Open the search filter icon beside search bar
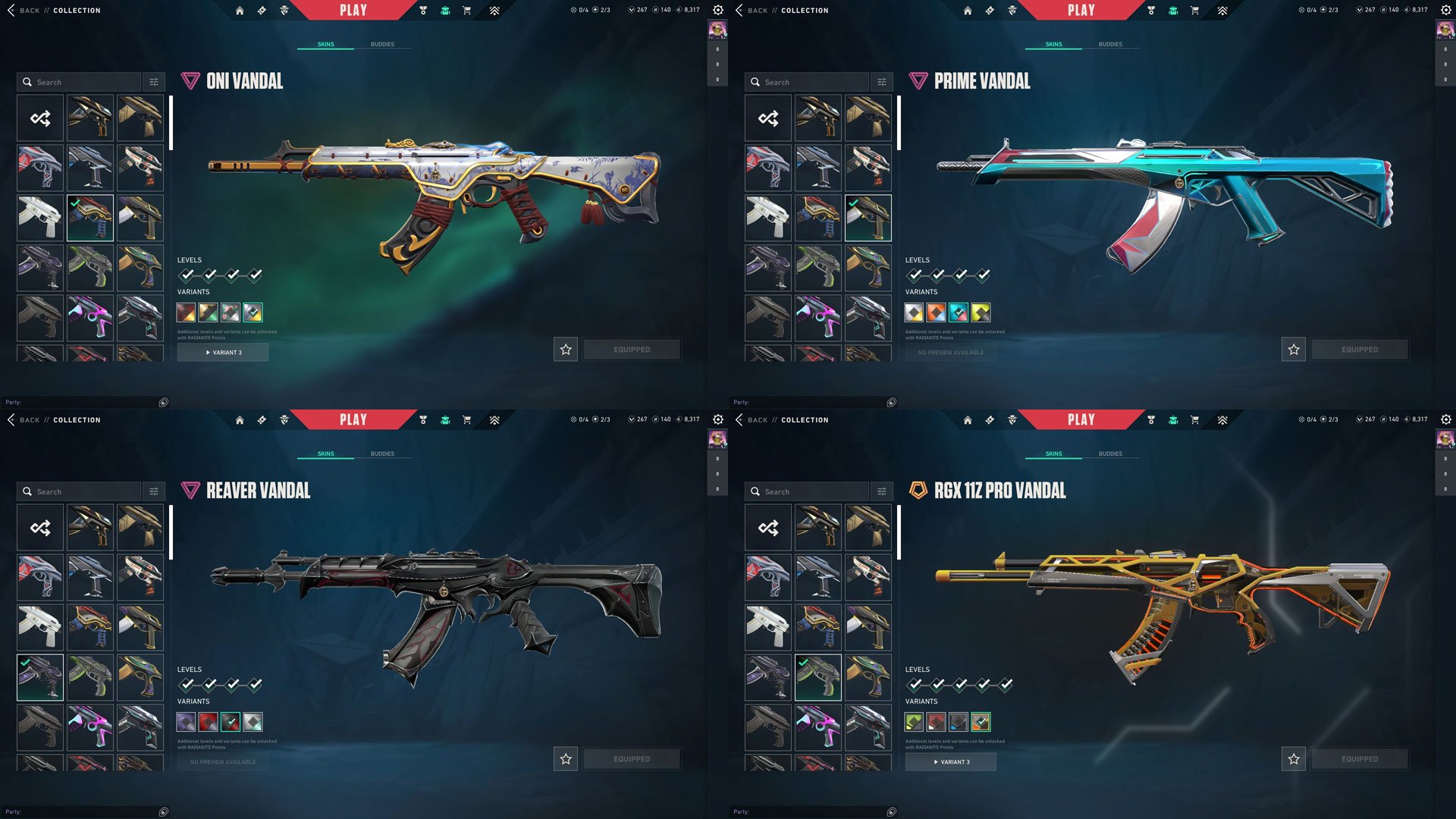This screenshot has width=1456, height=819. click(x=155, y=81)
